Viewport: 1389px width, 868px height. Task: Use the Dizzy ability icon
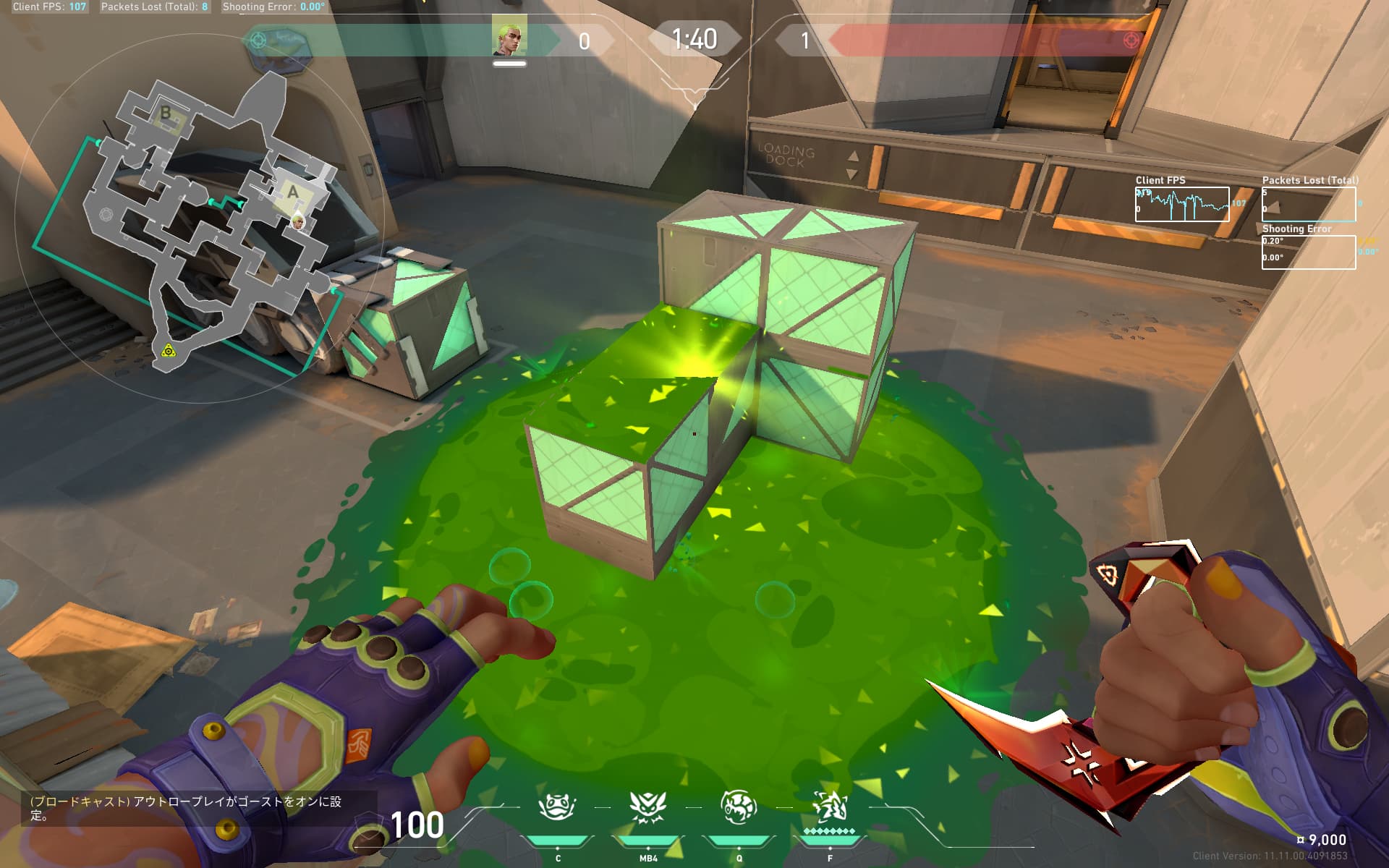coord(647,807)
